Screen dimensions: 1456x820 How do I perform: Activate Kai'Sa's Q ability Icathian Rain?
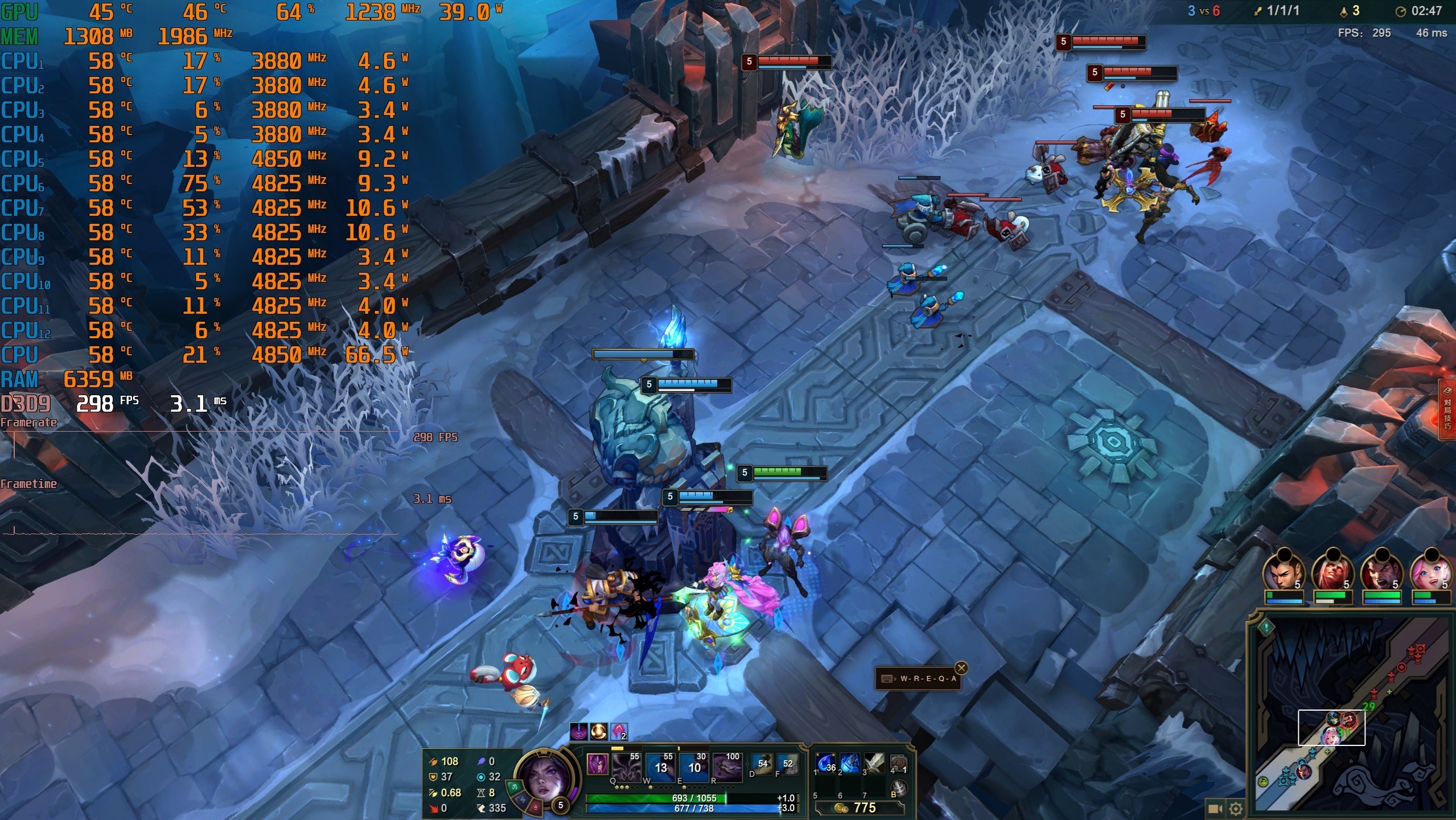(627, 767)
